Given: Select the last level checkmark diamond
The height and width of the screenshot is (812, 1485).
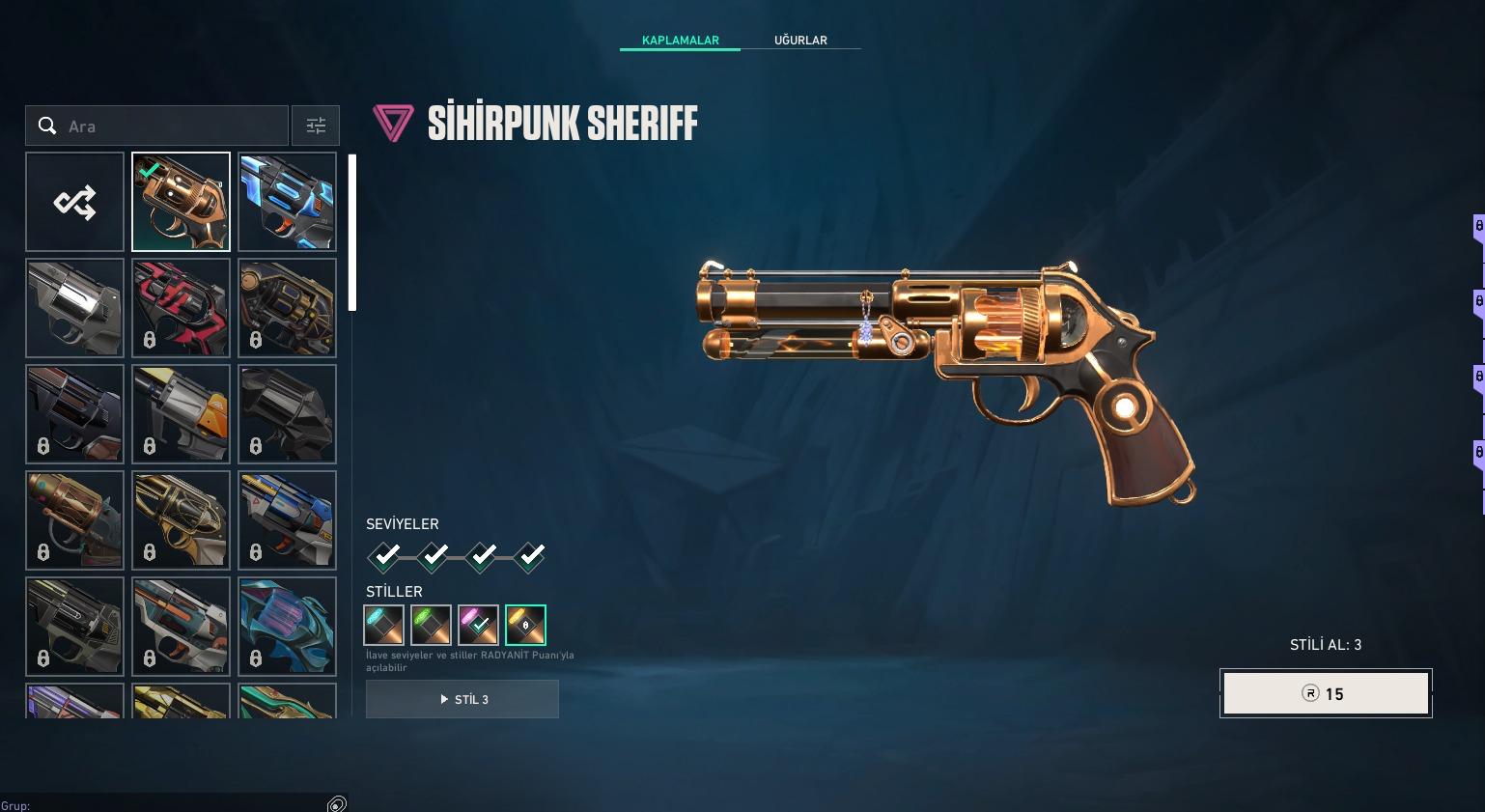Looking at the screenshot, I should [x=530, y=556].
